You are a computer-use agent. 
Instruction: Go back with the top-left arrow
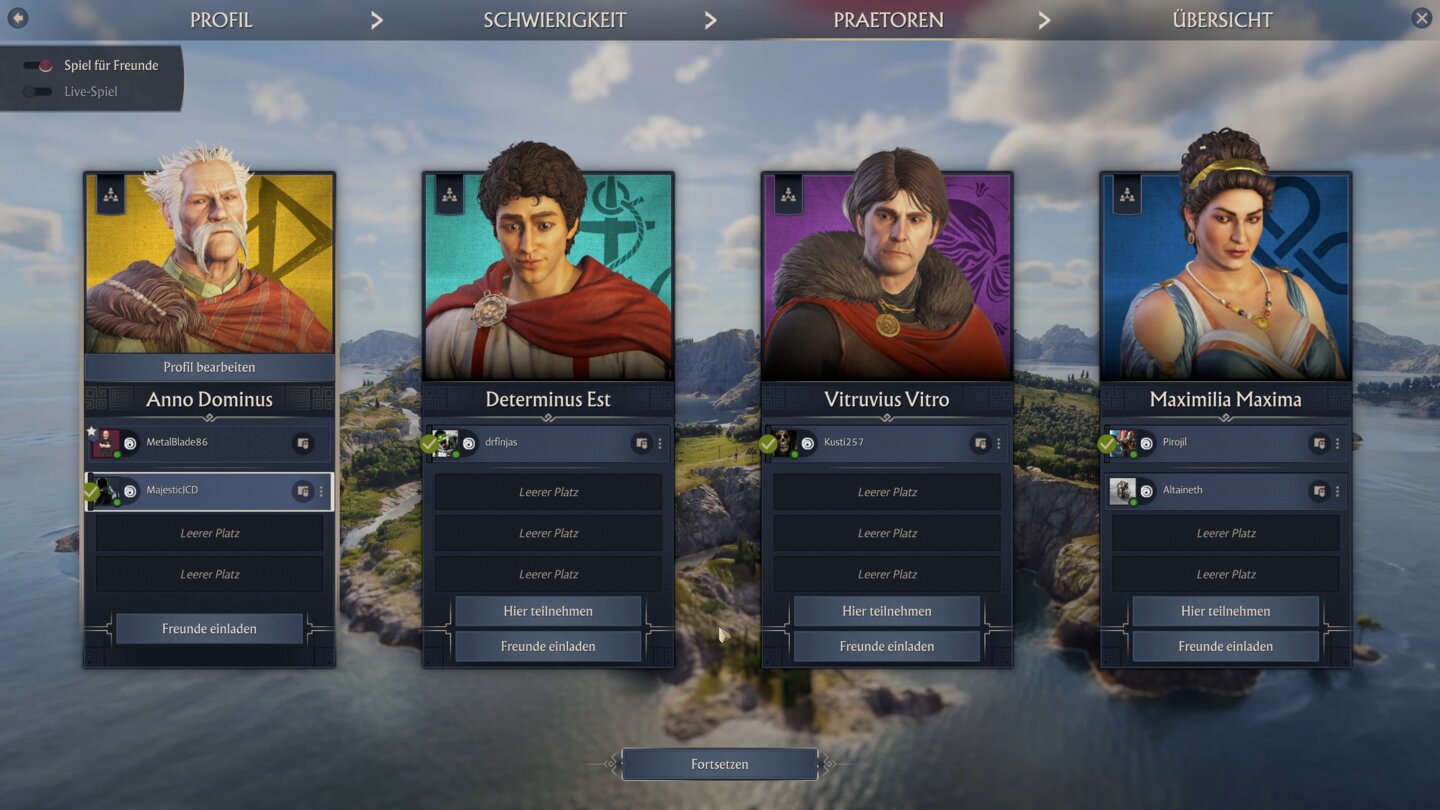(x=17, y=18)
